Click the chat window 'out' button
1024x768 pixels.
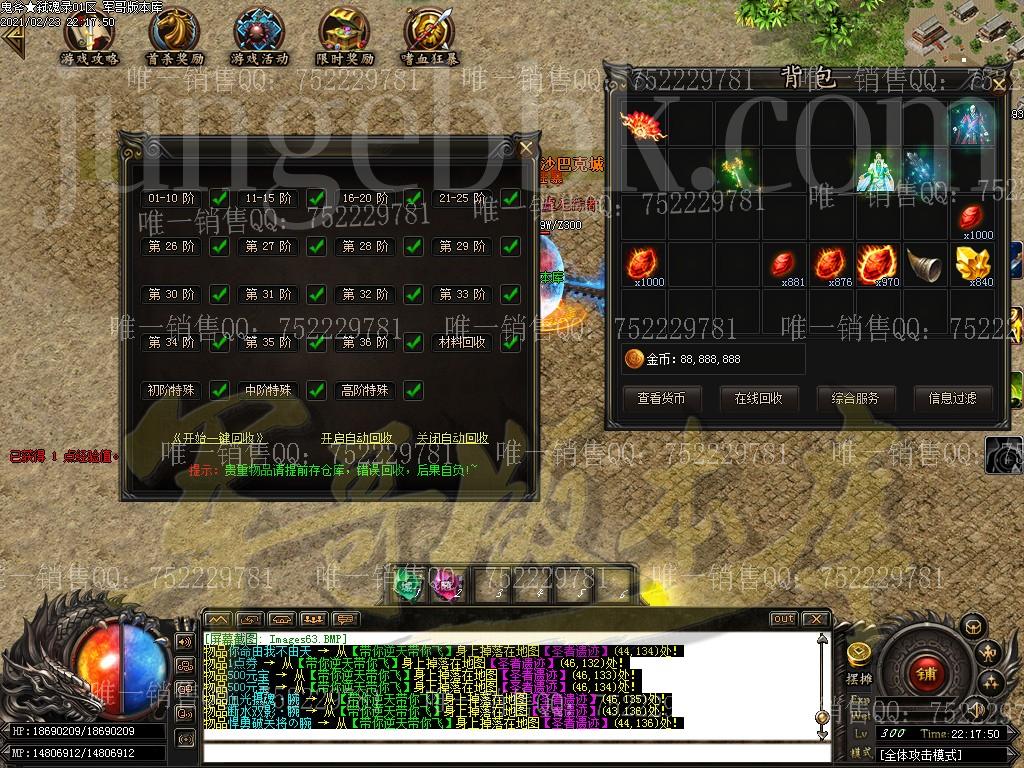[783, 619]
